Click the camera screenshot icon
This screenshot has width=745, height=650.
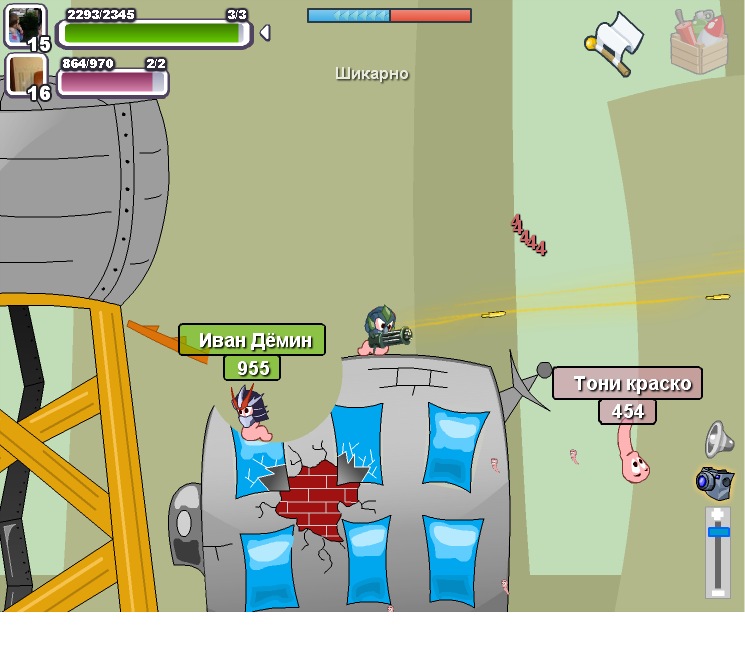click(715, 482)
